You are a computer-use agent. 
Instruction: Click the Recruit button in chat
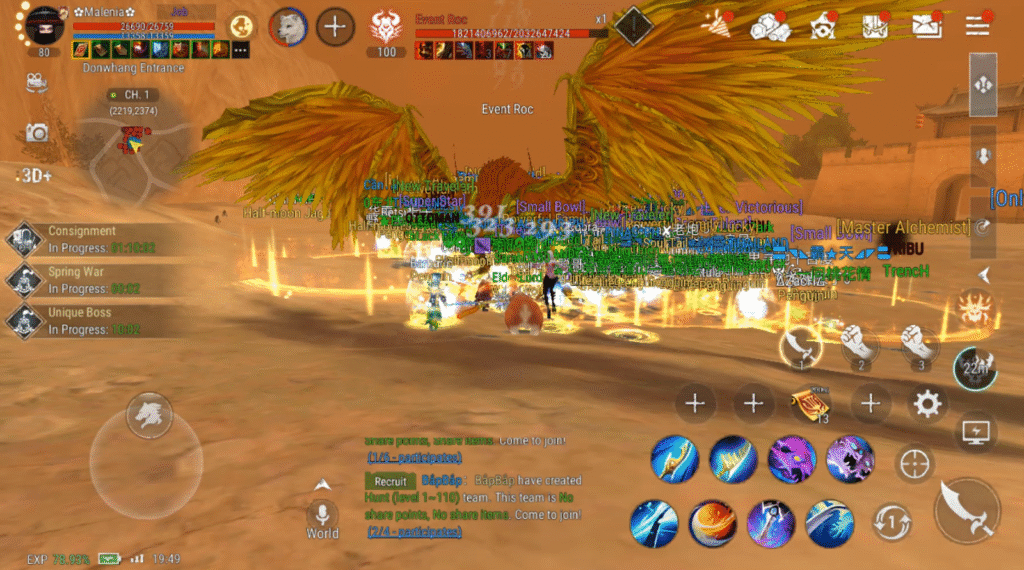(x=389, y=481)
